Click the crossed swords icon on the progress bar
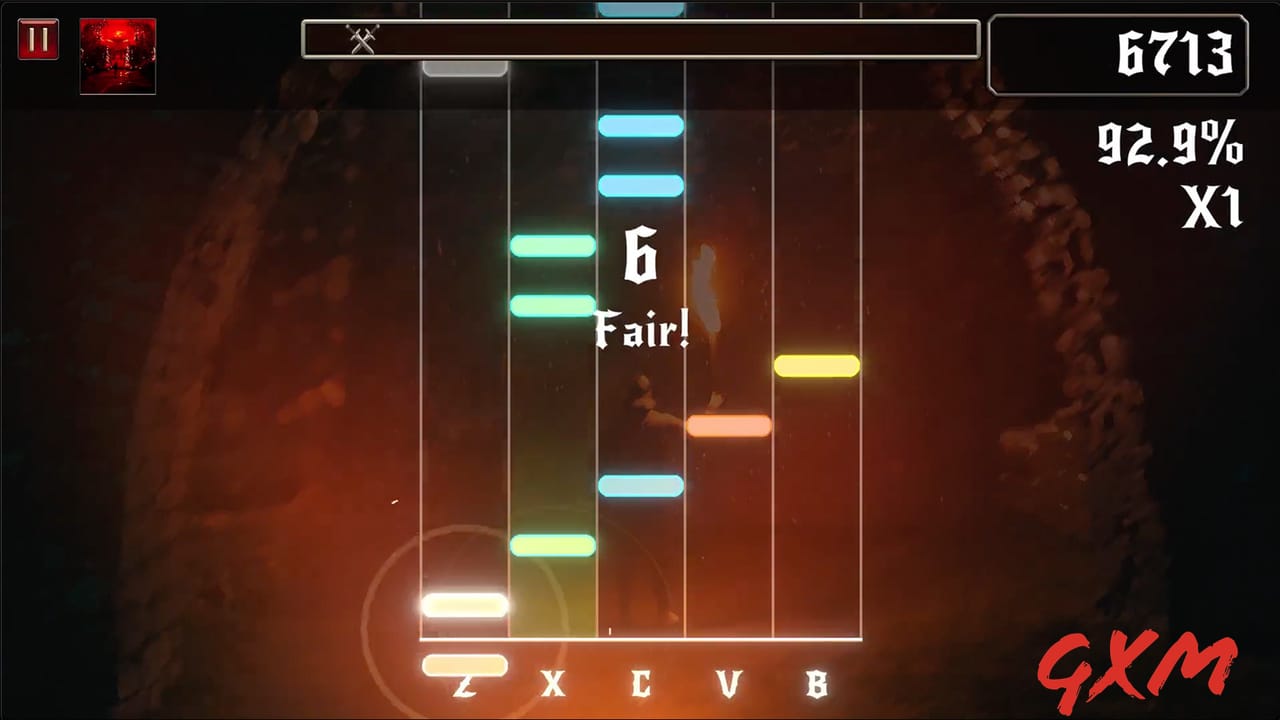 pos(360,40)
